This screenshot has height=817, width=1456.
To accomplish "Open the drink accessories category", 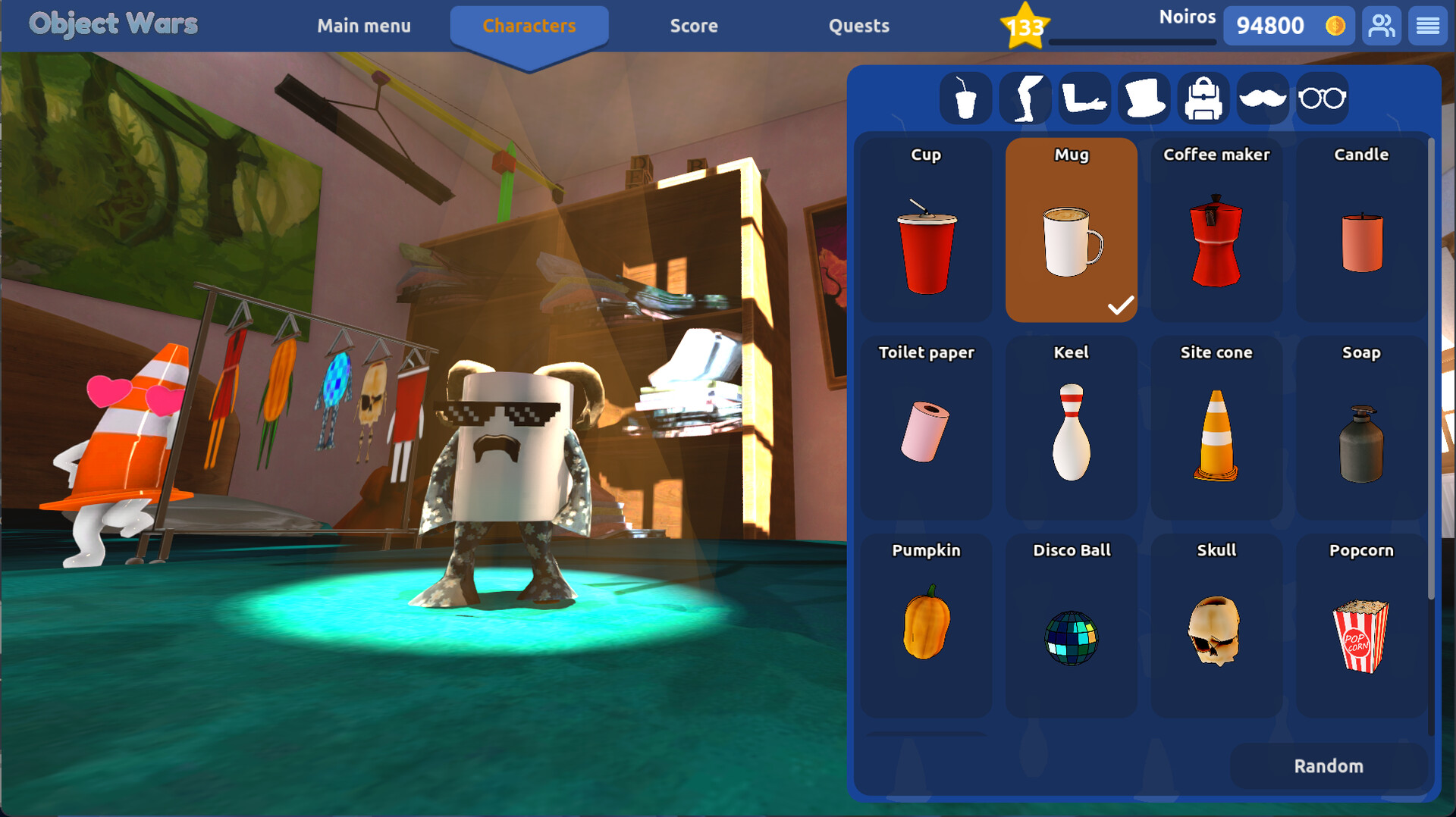I will [x=965, y=98].
